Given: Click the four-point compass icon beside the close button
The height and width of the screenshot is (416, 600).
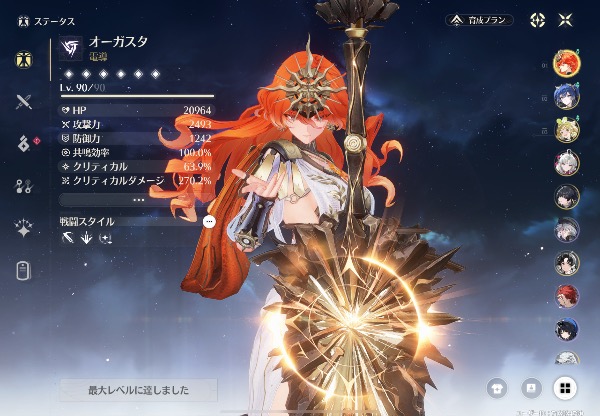Looking at the screenshot, I should [537, 20].
